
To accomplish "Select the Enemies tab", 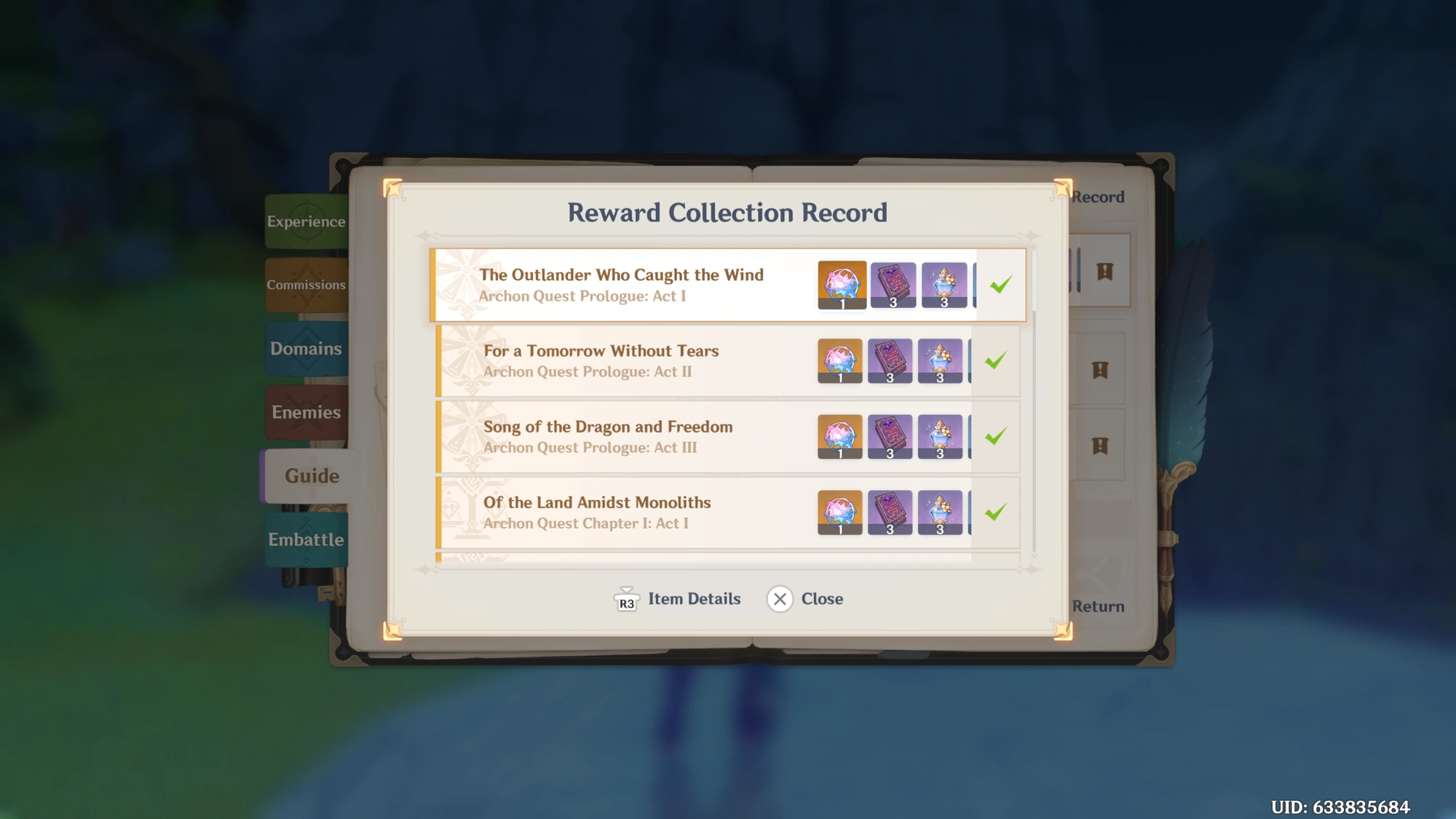I will coord(306,412).
